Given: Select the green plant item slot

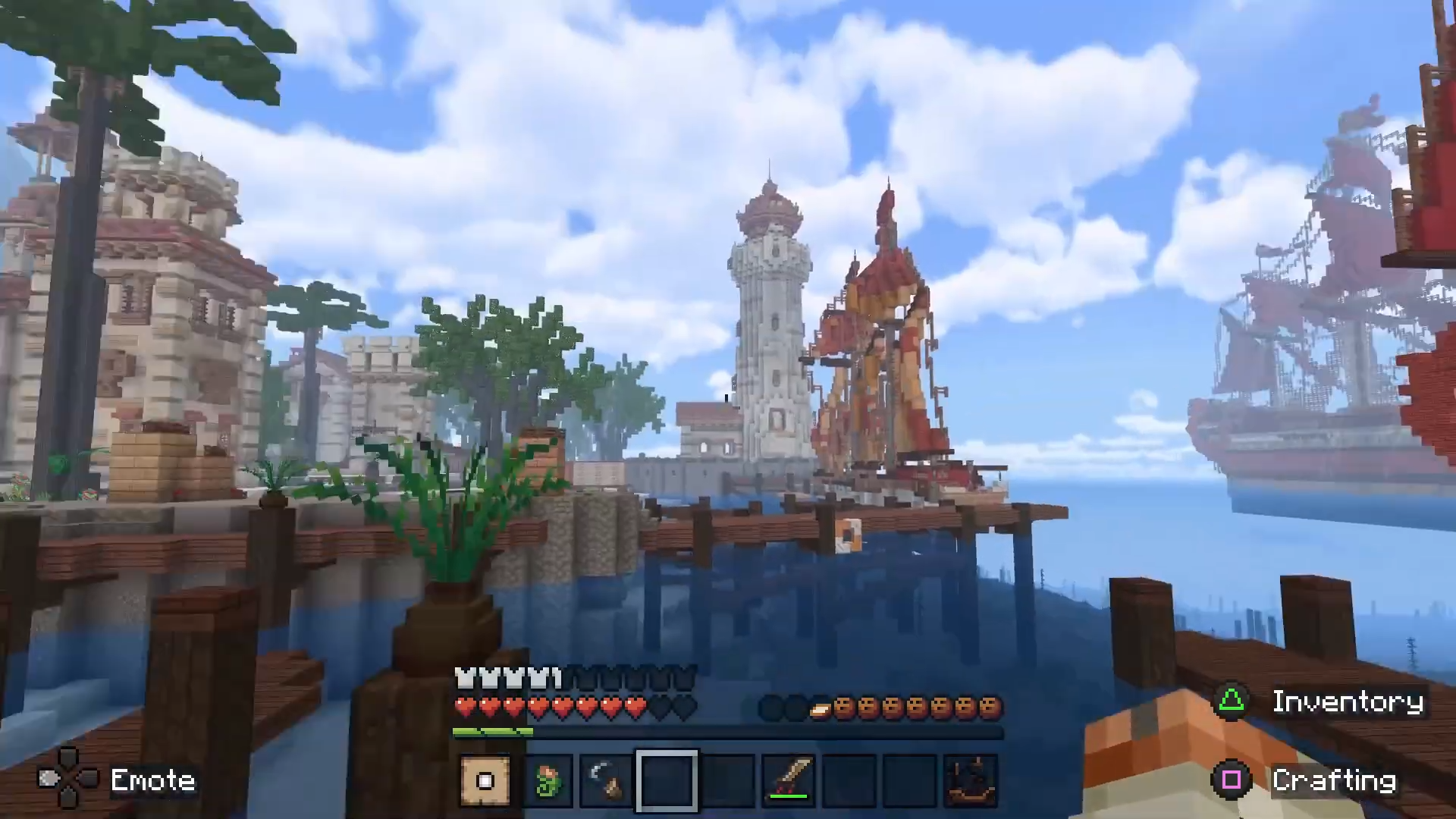Looking at the screenshot, I should pyautogui.click(x=547, y=780).
